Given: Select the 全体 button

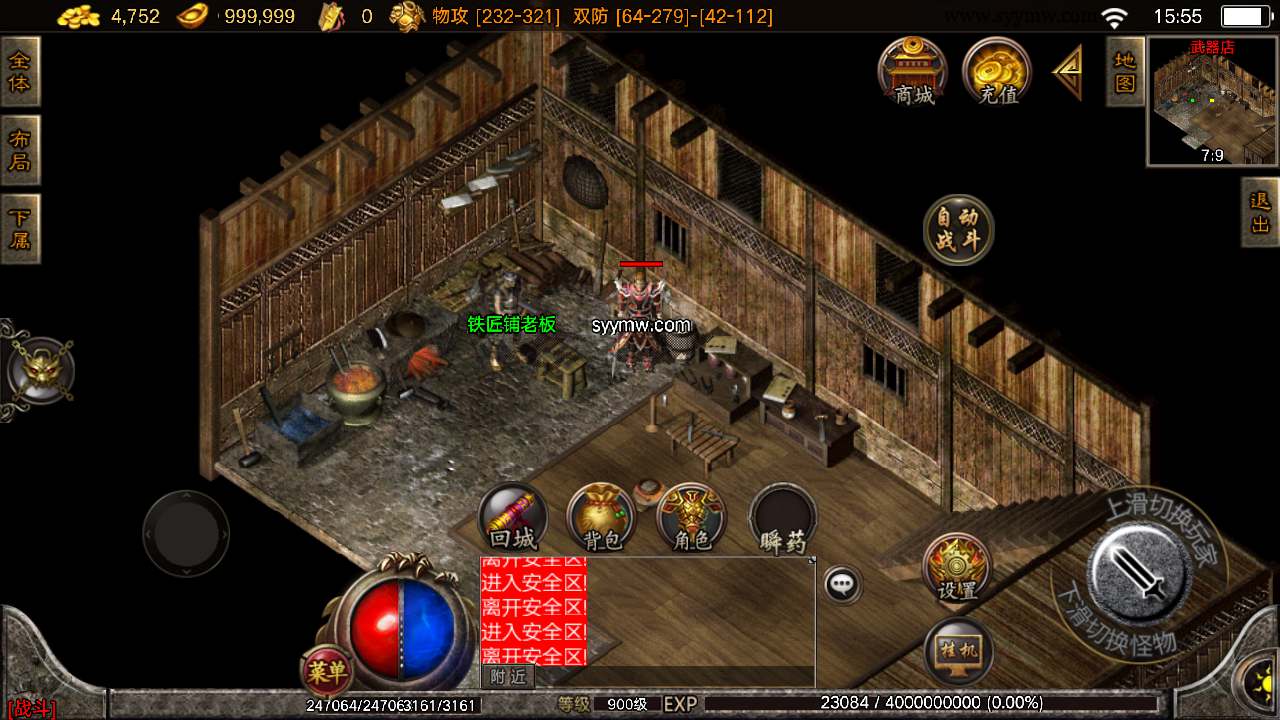Looking at the screenshot, I should point(20,72).
